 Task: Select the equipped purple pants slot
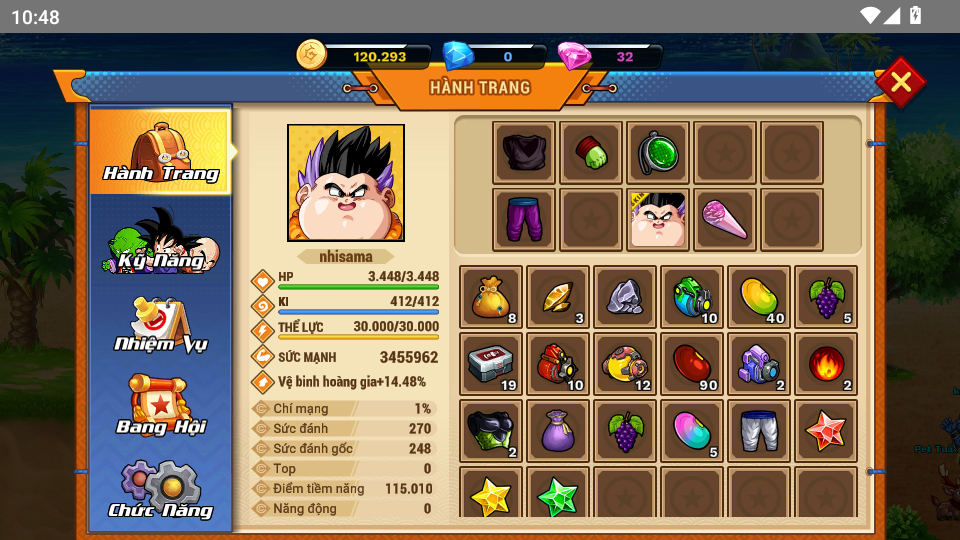coord(524,219)
